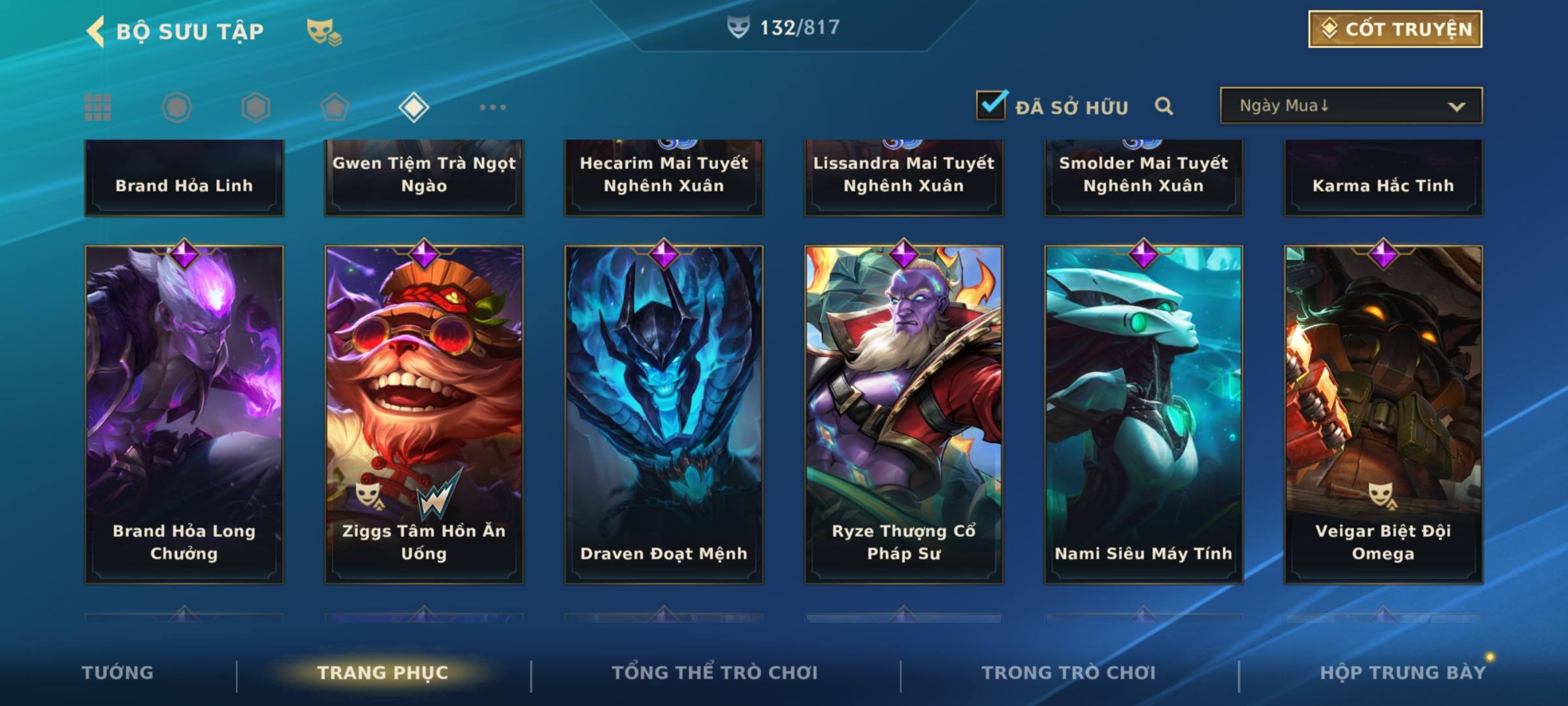Show more filters with three dots
Image resolution: width=1568 pixels, height=706 pixels.
coord(493,107)
